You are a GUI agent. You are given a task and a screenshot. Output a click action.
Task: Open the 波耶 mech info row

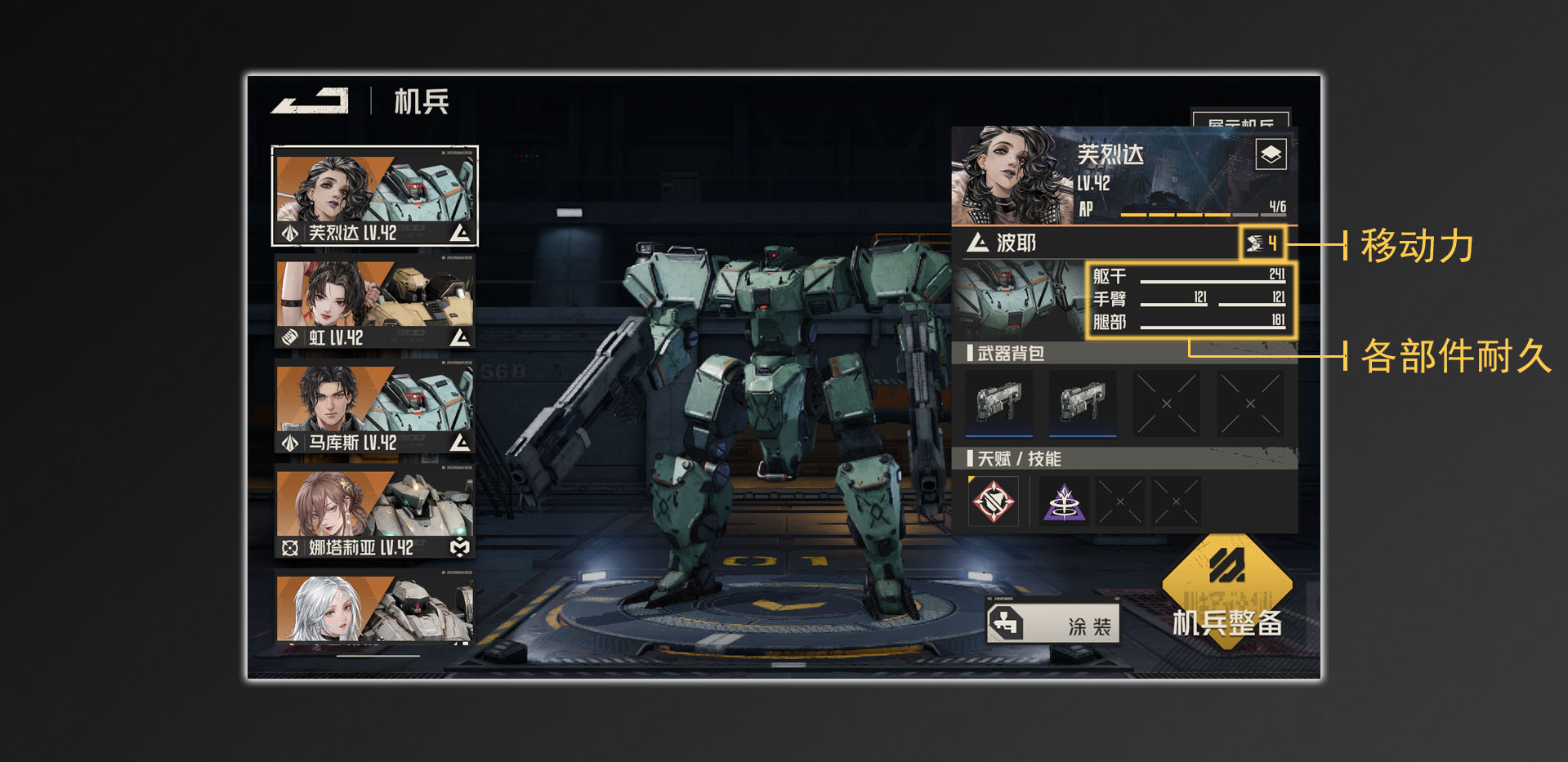(x=1095, y=243)
